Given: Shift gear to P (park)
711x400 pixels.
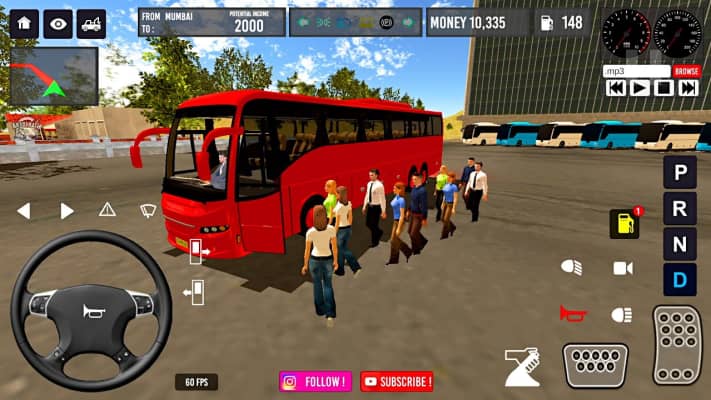Looking at the screenshot, I should click(680, 172).
